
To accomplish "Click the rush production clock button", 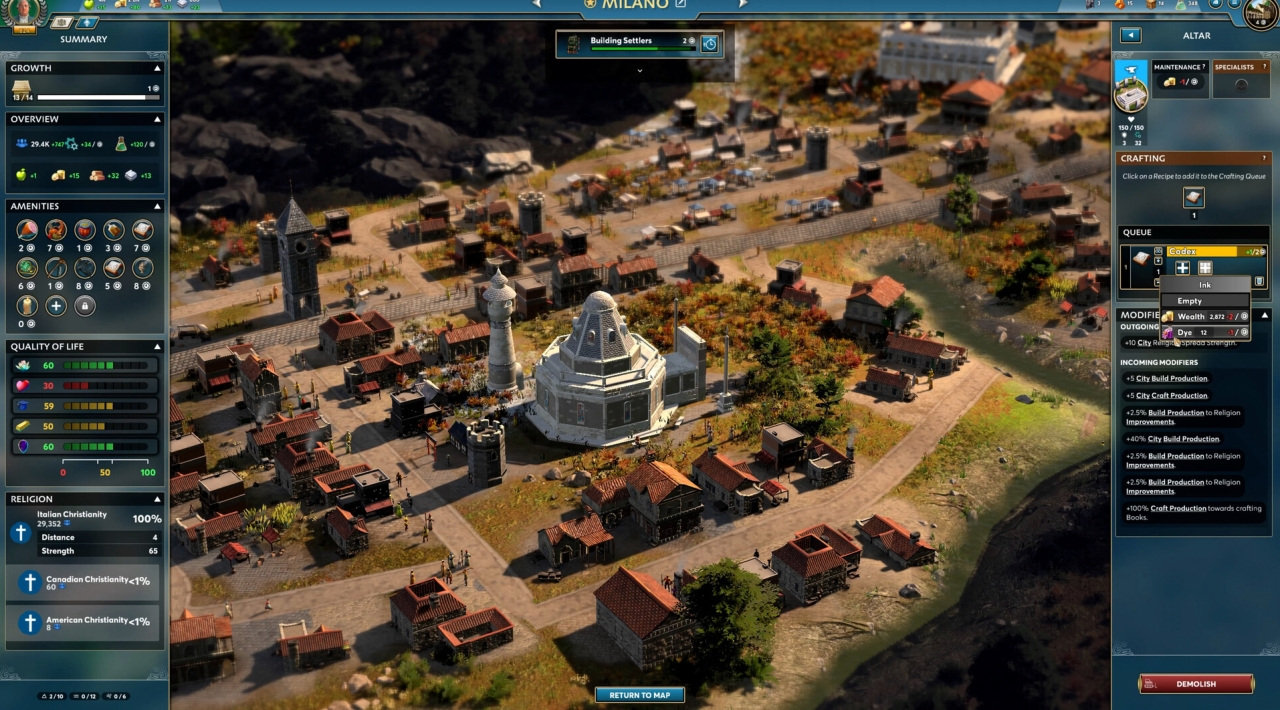I will [x=709, y=43].
